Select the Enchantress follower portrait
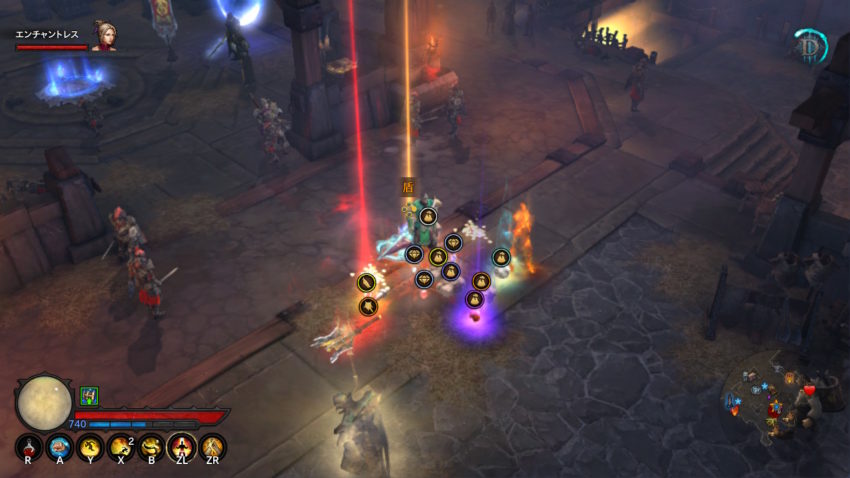 pyautogui.click(x=103, y=36)
